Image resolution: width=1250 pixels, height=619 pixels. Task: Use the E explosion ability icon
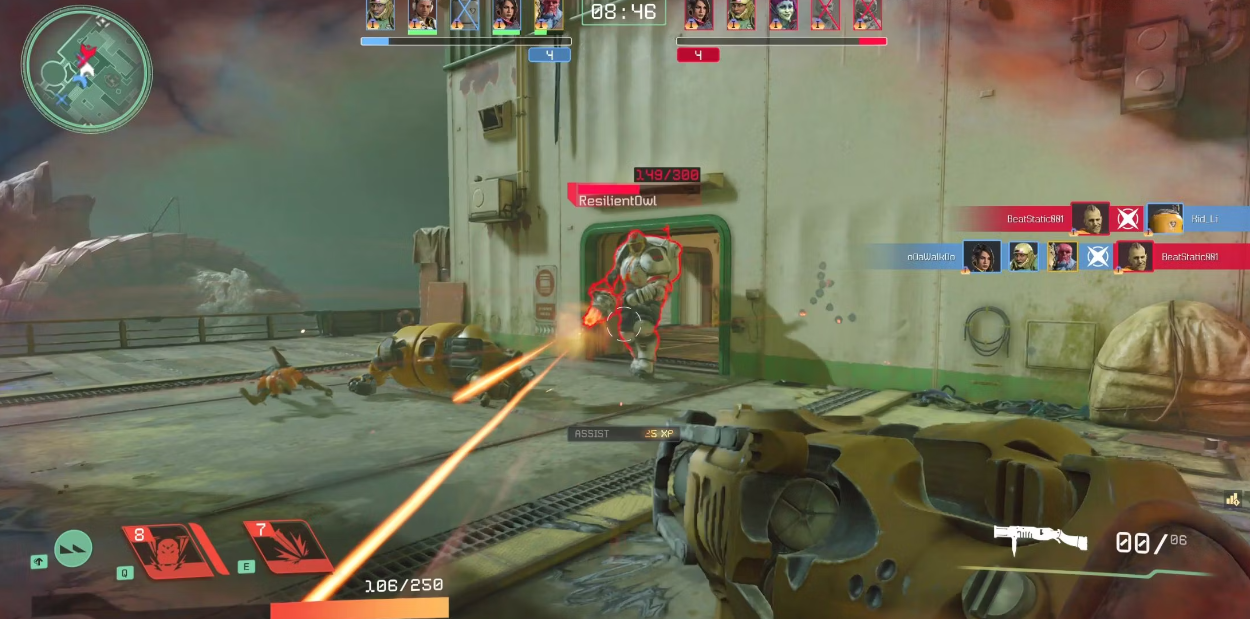point(288,547)
